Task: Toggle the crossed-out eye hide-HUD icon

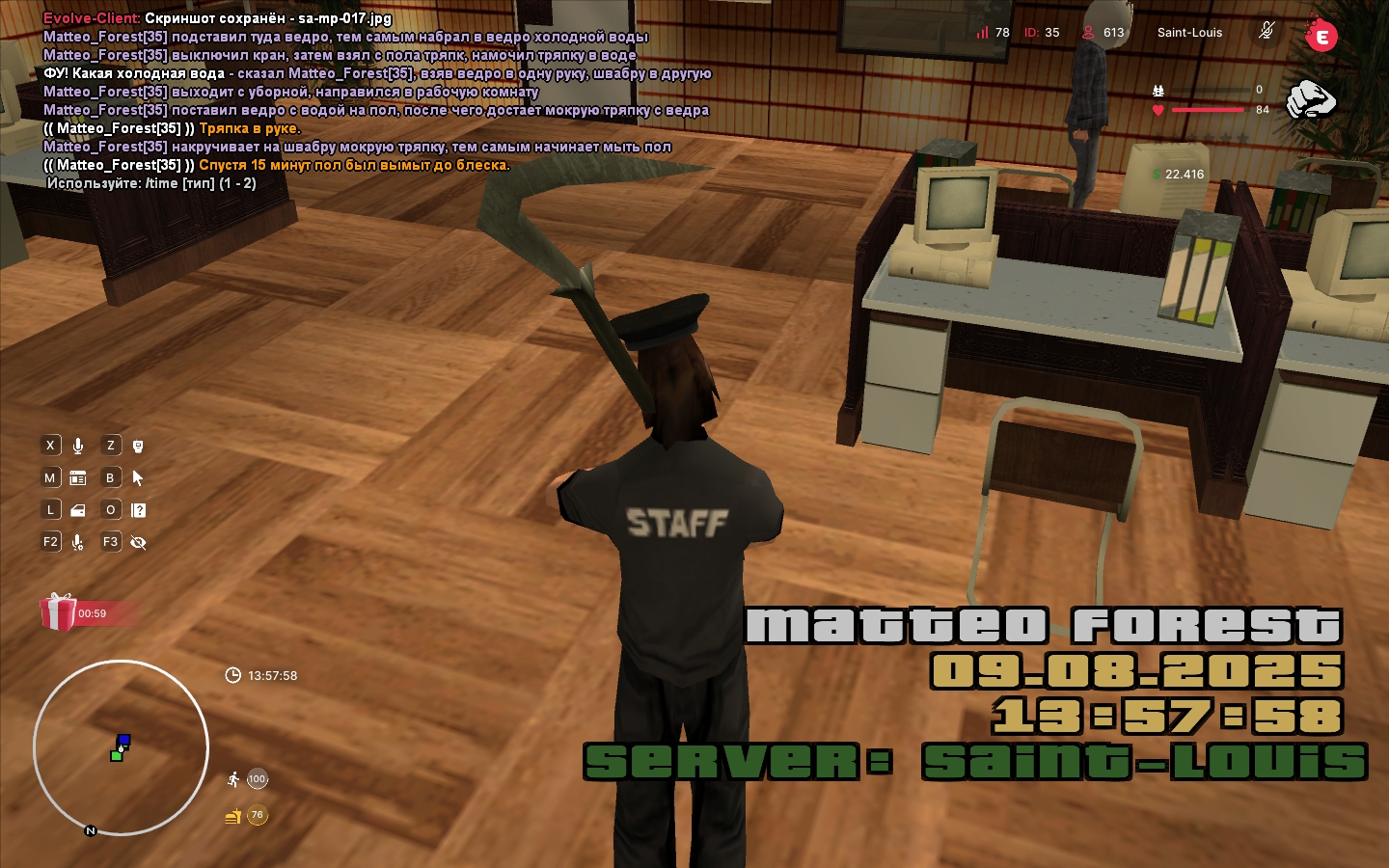Action: pos(138,543)
